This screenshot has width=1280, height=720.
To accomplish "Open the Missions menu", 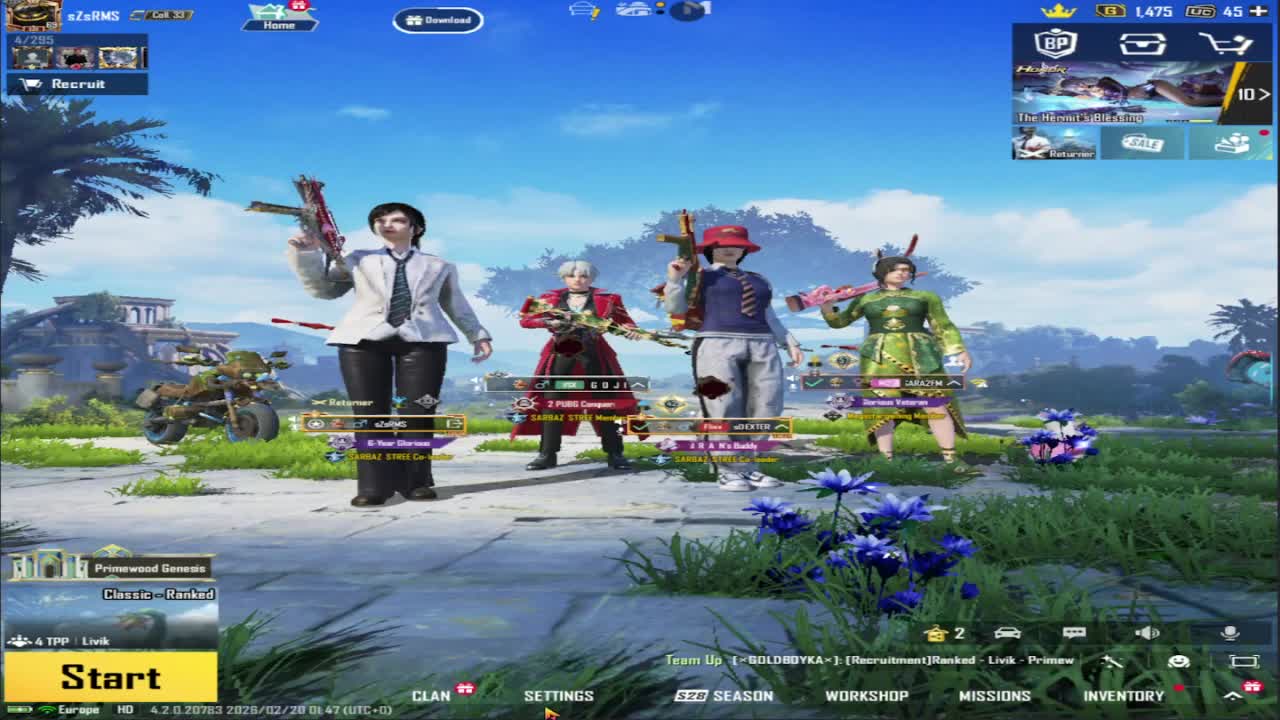I will pos(994,696).
